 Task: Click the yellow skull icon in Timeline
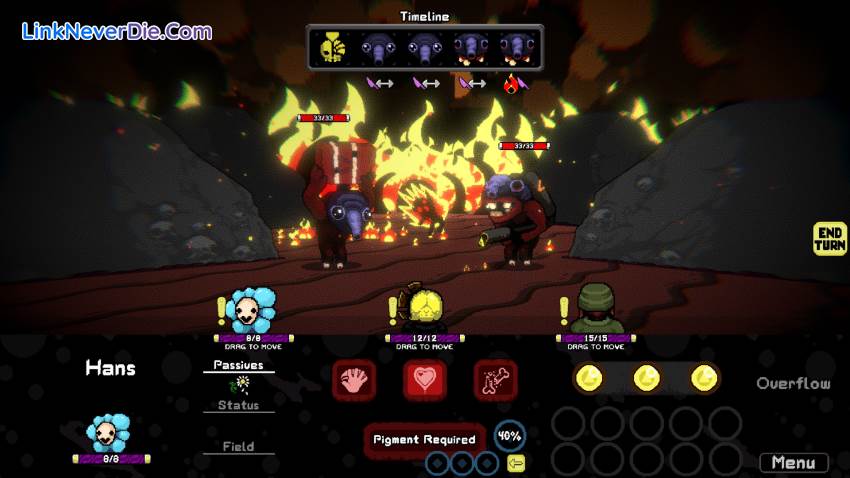coord(333,47)
